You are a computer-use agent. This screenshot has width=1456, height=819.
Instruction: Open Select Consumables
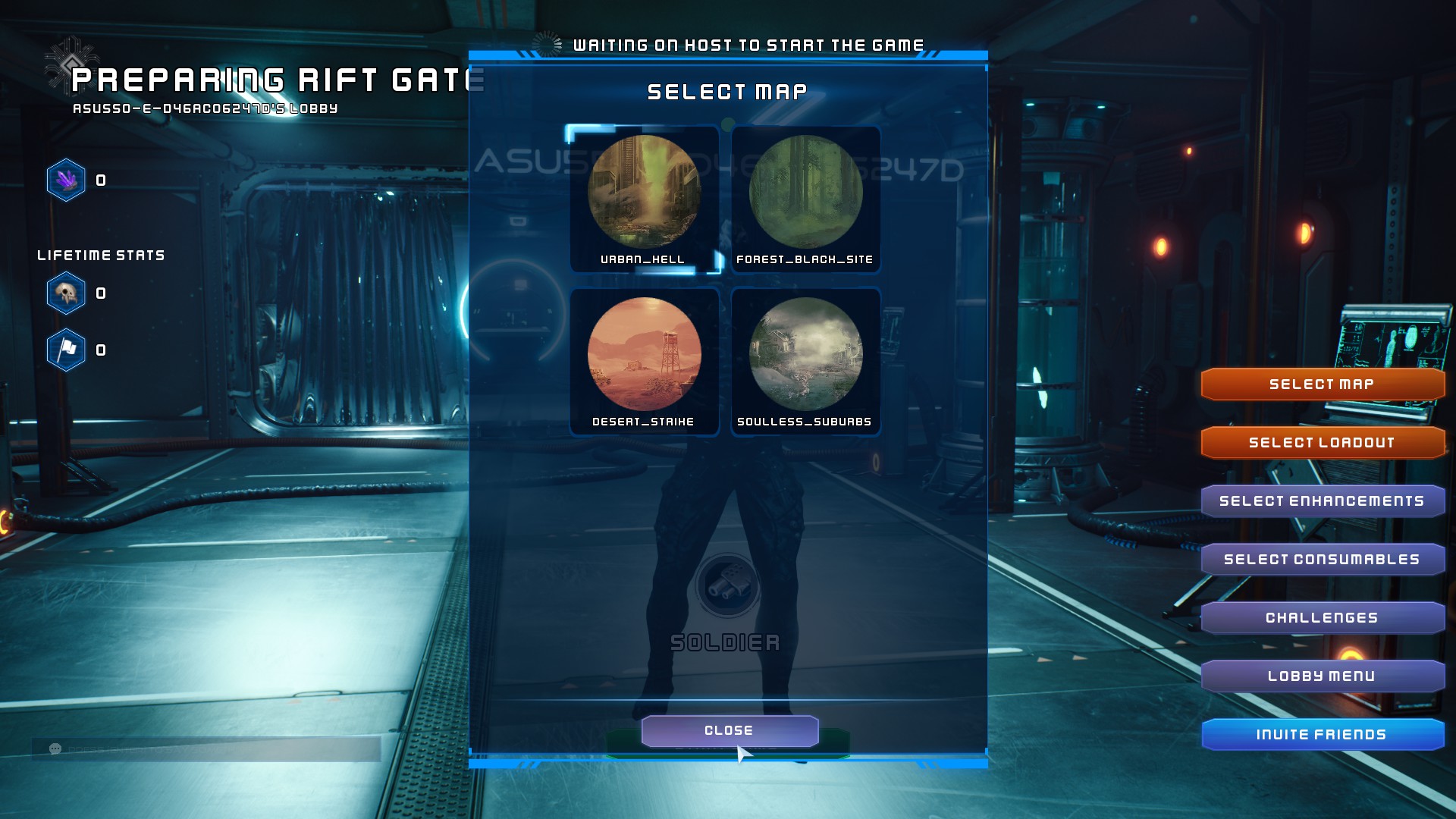(1322, 560)
